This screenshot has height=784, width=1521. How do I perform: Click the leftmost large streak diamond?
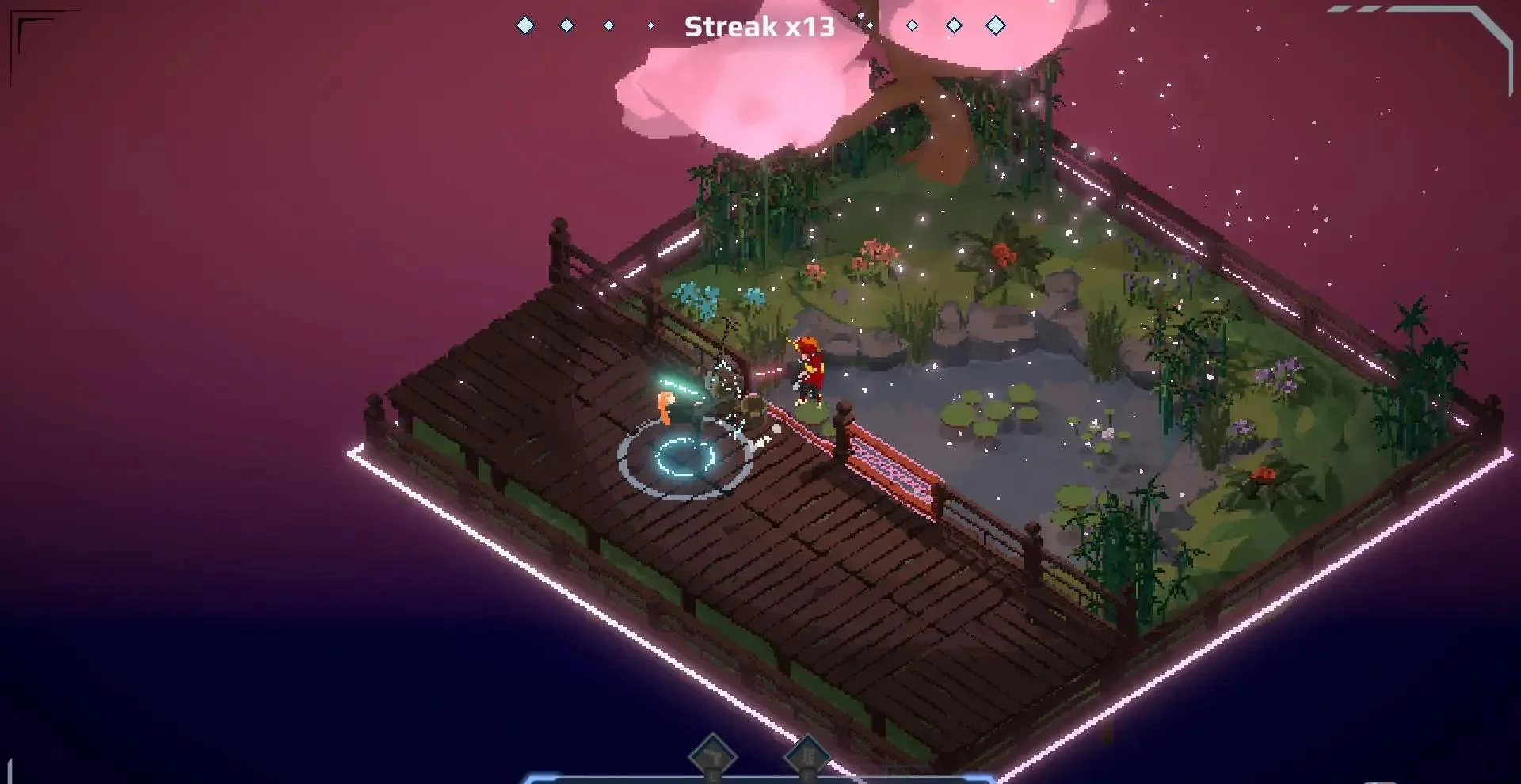[x=525, y=25]
